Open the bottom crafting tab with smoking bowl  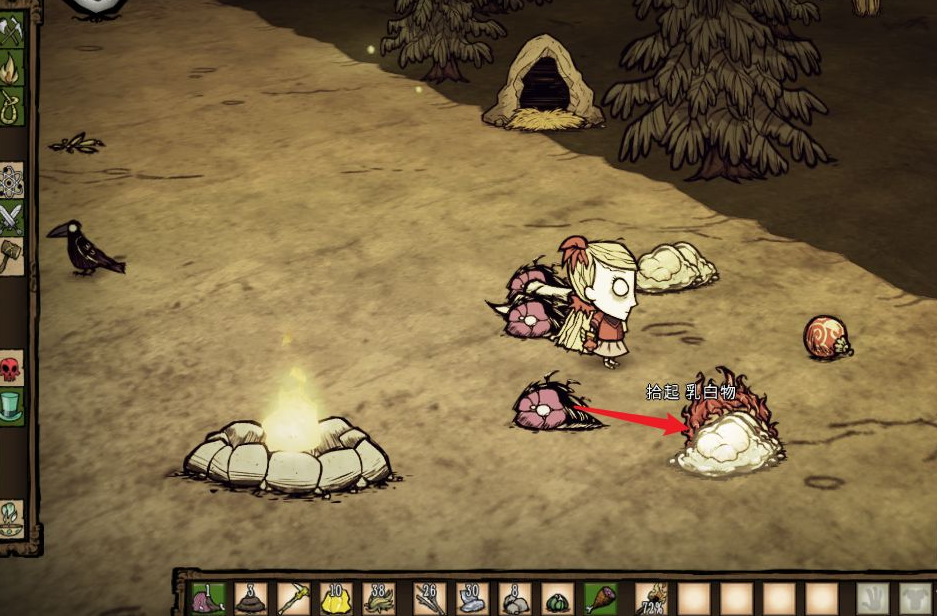tap(11, 516)
